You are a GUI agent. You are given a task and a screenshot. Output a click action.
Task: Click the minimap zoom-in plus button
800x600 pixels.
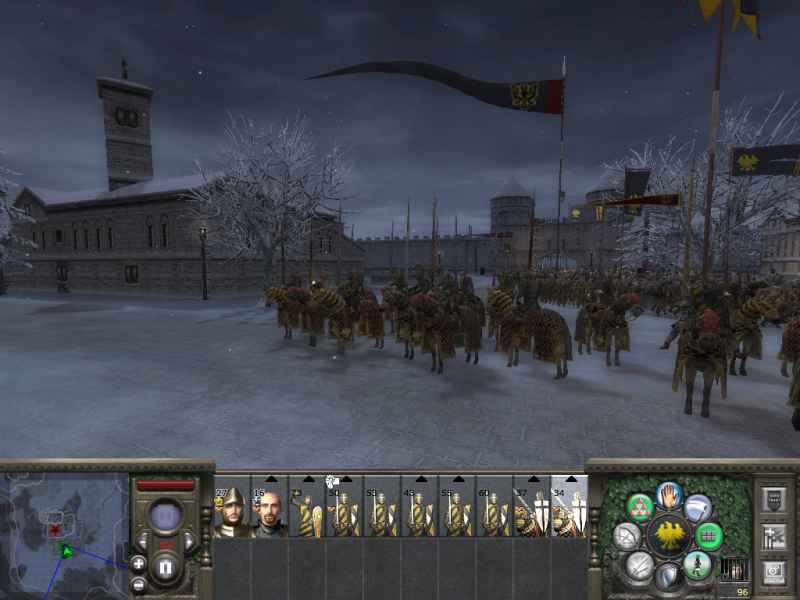[138, 564]
